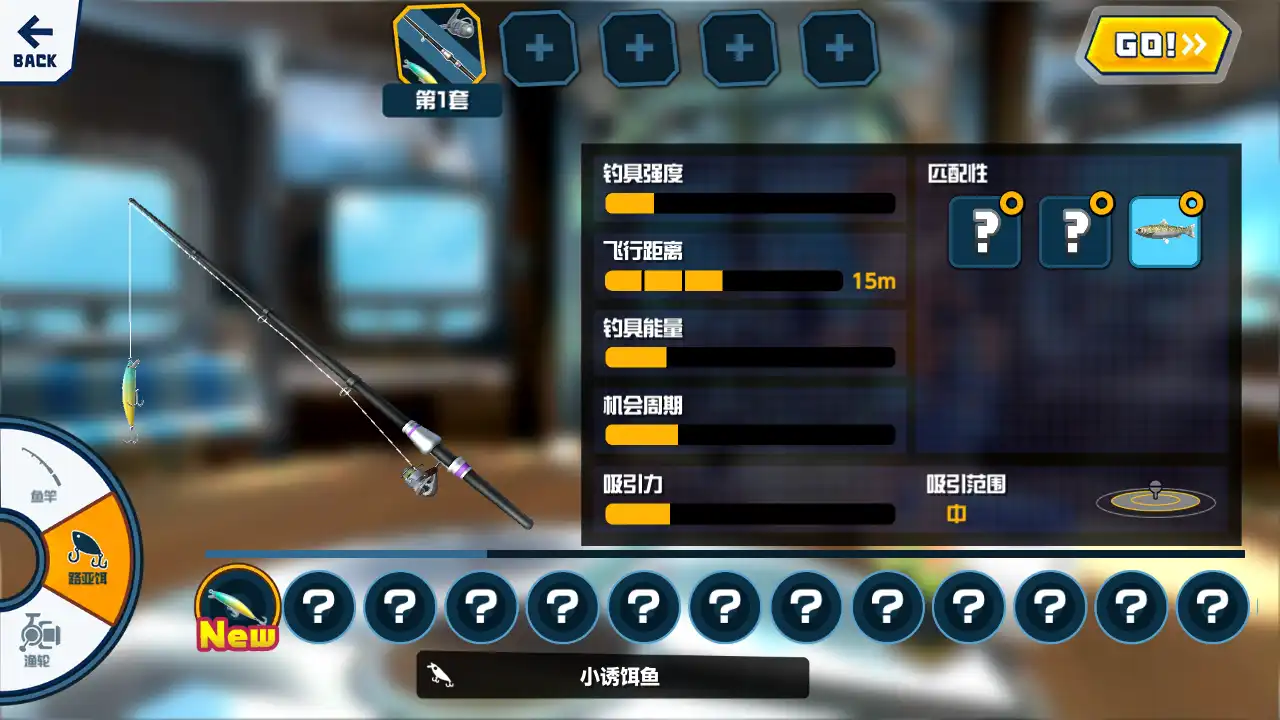View the trout compatibility icon
The width and height of the screenshot is (1280, 720).
1164,232
